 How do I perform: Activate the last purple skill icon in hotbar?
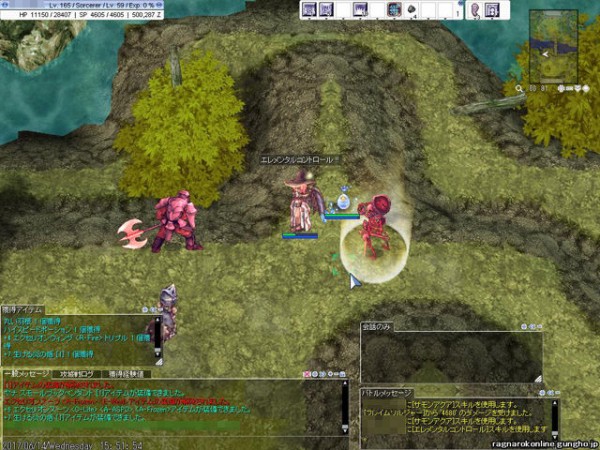tap(492, 10)
